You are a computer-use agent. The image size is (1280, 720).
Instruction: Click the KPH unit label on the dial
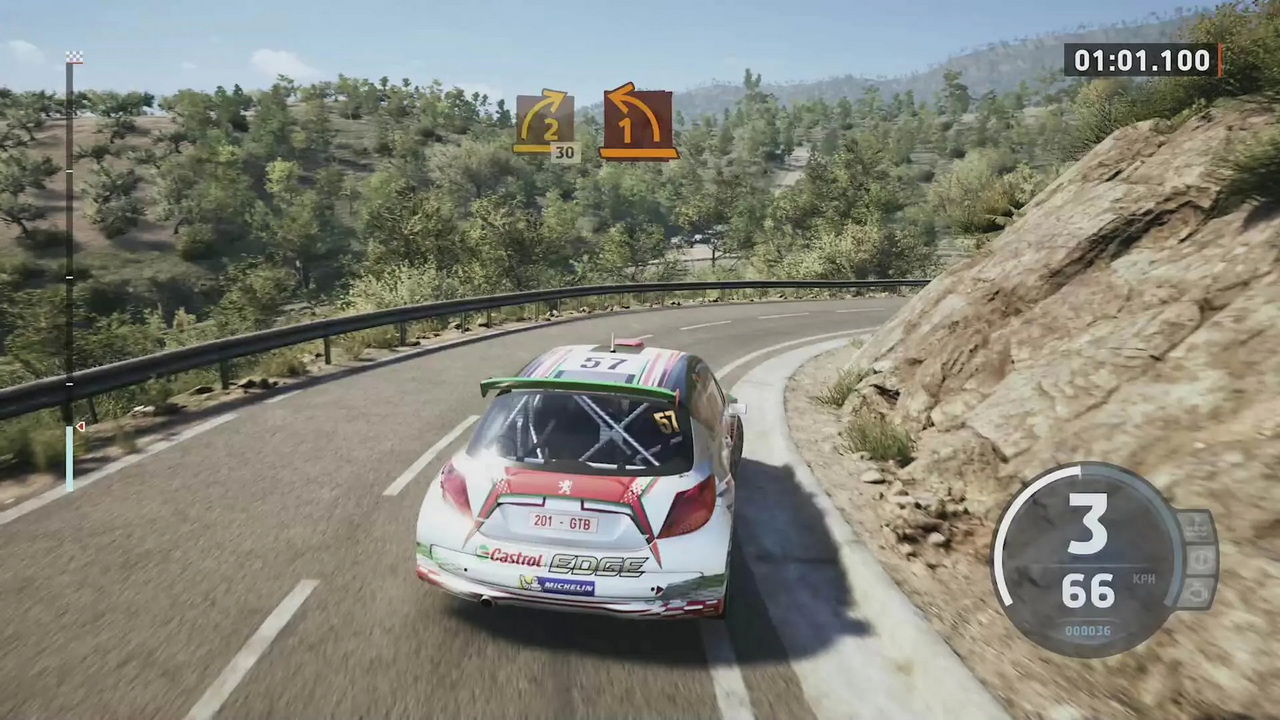1144,578
